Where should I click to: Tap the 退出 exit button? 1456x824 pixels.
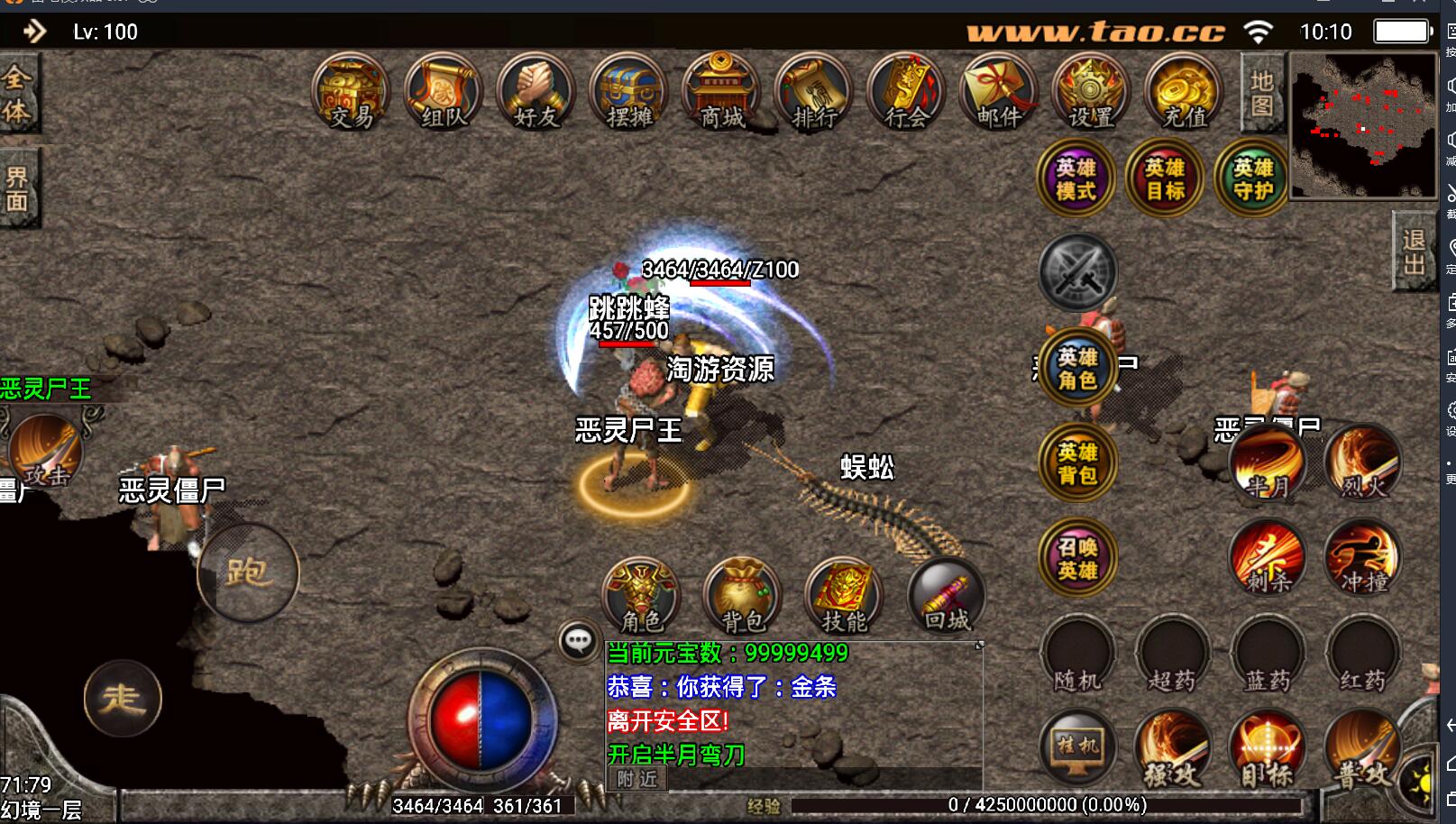(1414, 252)
